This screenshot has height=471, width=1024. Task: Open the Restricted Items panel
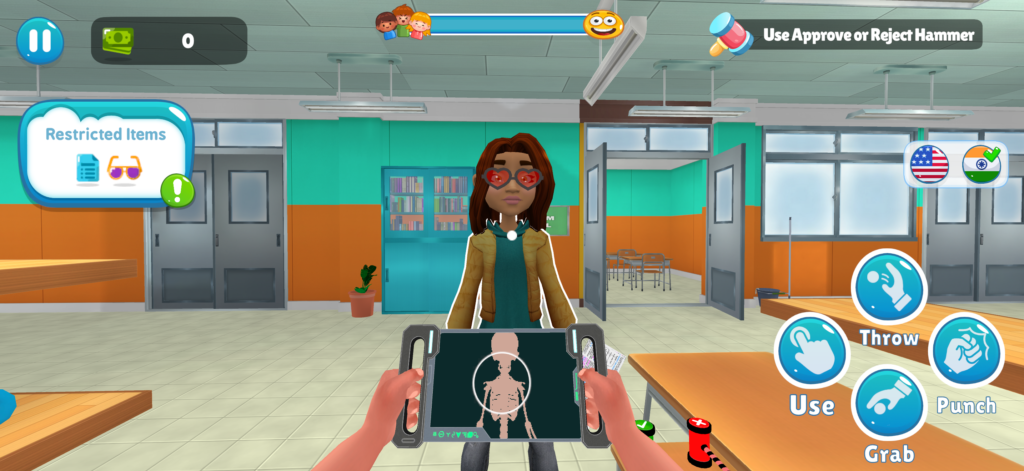click(x=106, y=152)
